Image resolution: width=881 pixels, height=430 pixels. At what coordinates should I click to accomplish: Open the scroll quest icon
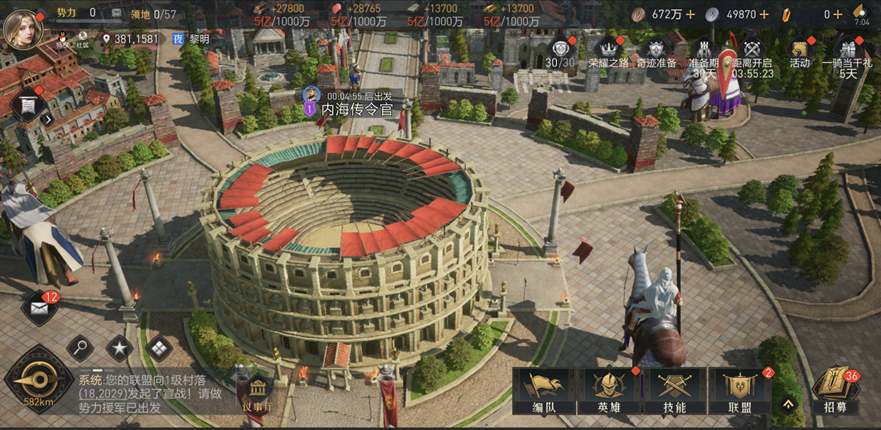(28, 105)
